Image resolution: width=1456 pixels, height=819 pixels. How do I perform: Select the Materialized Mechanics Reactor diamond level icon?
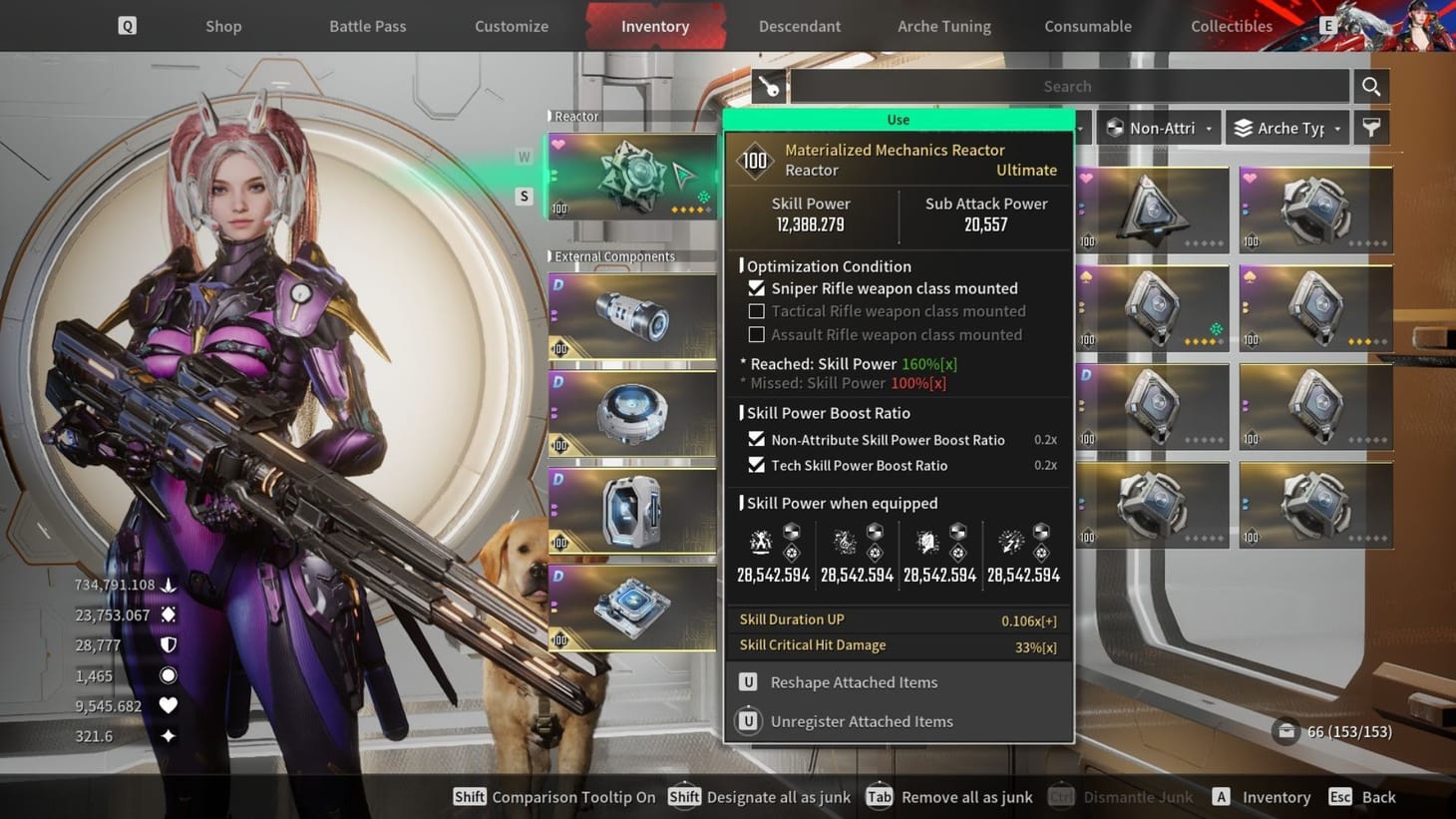(x=755, y=160)
